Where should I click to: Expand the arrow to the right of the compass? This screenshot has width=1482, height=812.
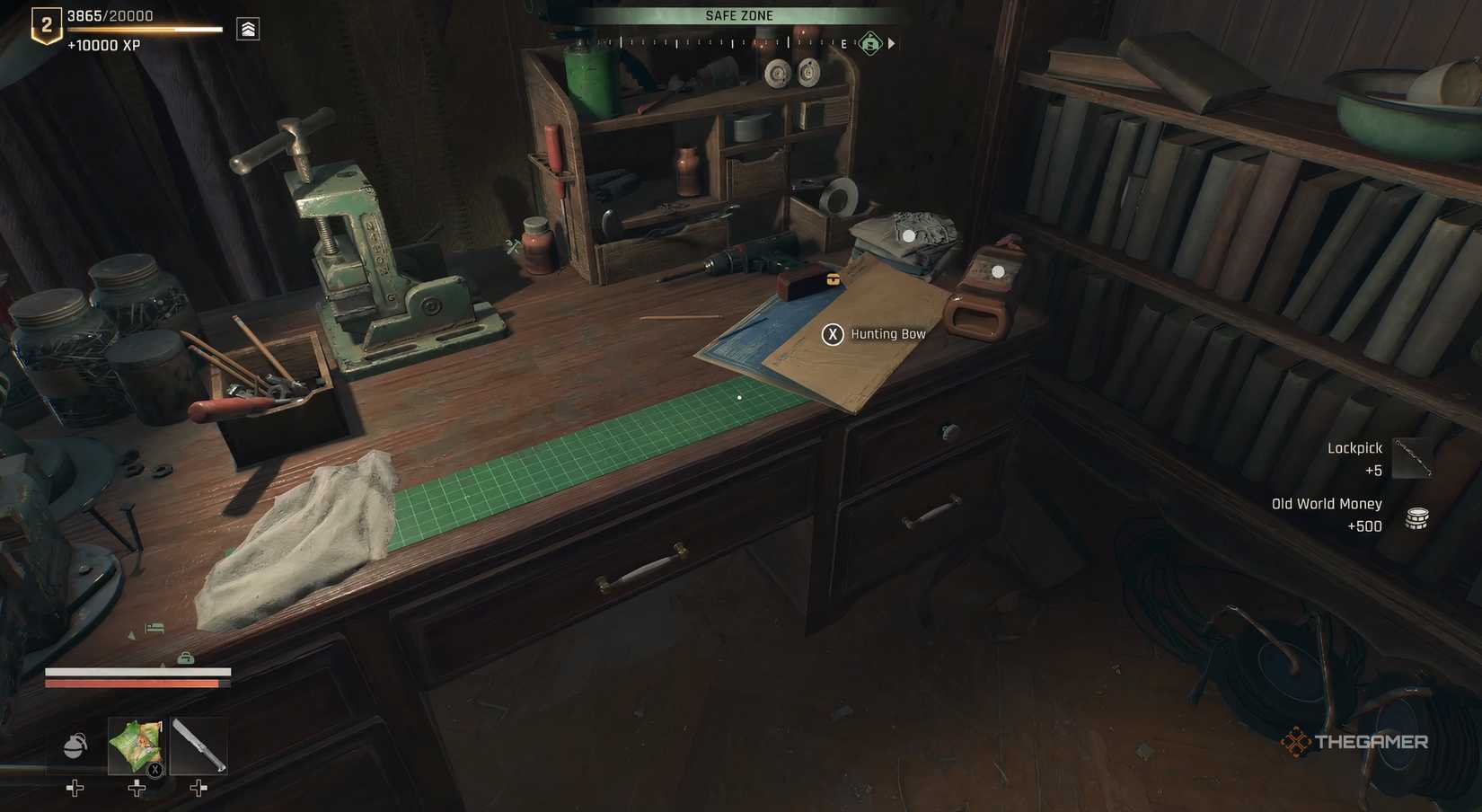point(892,42)
